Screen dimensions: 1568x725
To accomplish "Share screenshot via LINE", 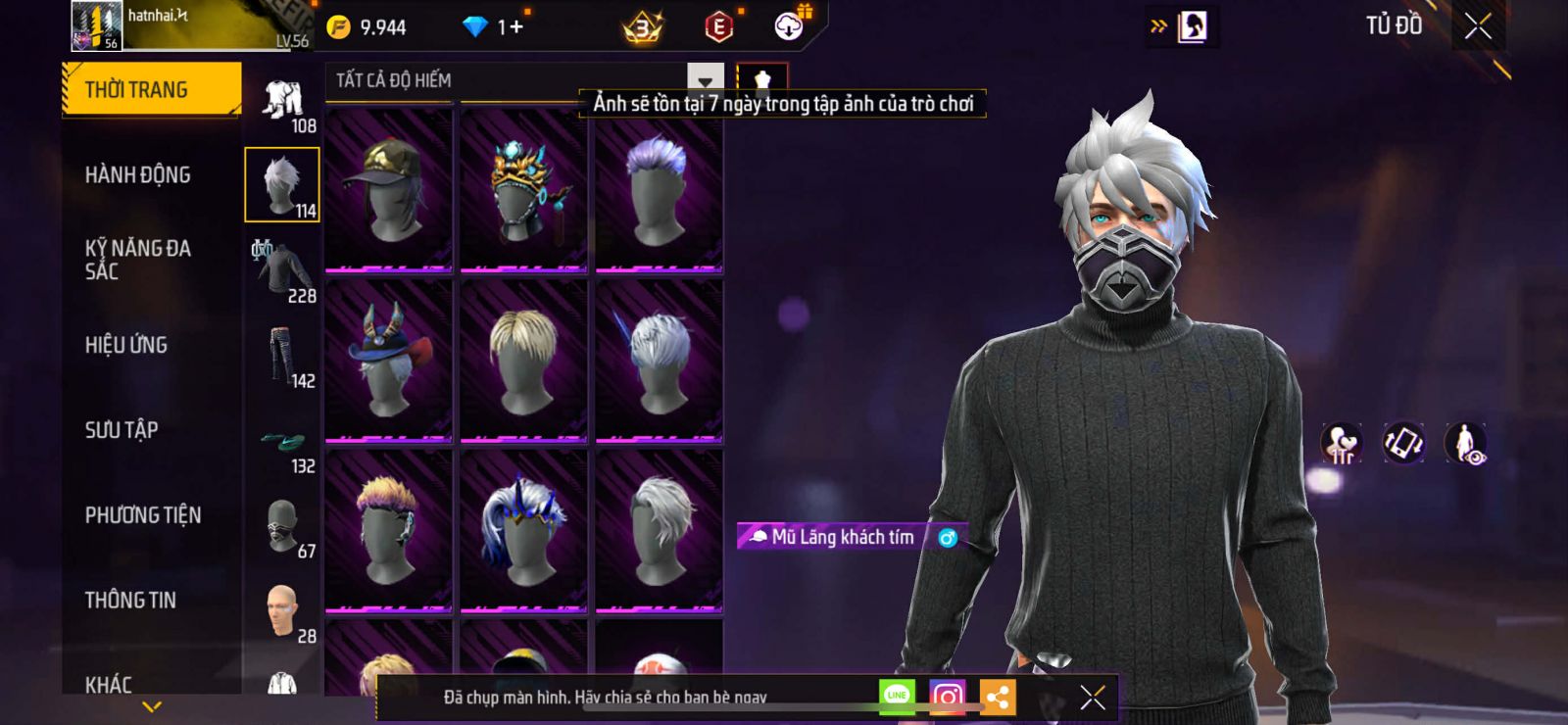I will point(897,697).
